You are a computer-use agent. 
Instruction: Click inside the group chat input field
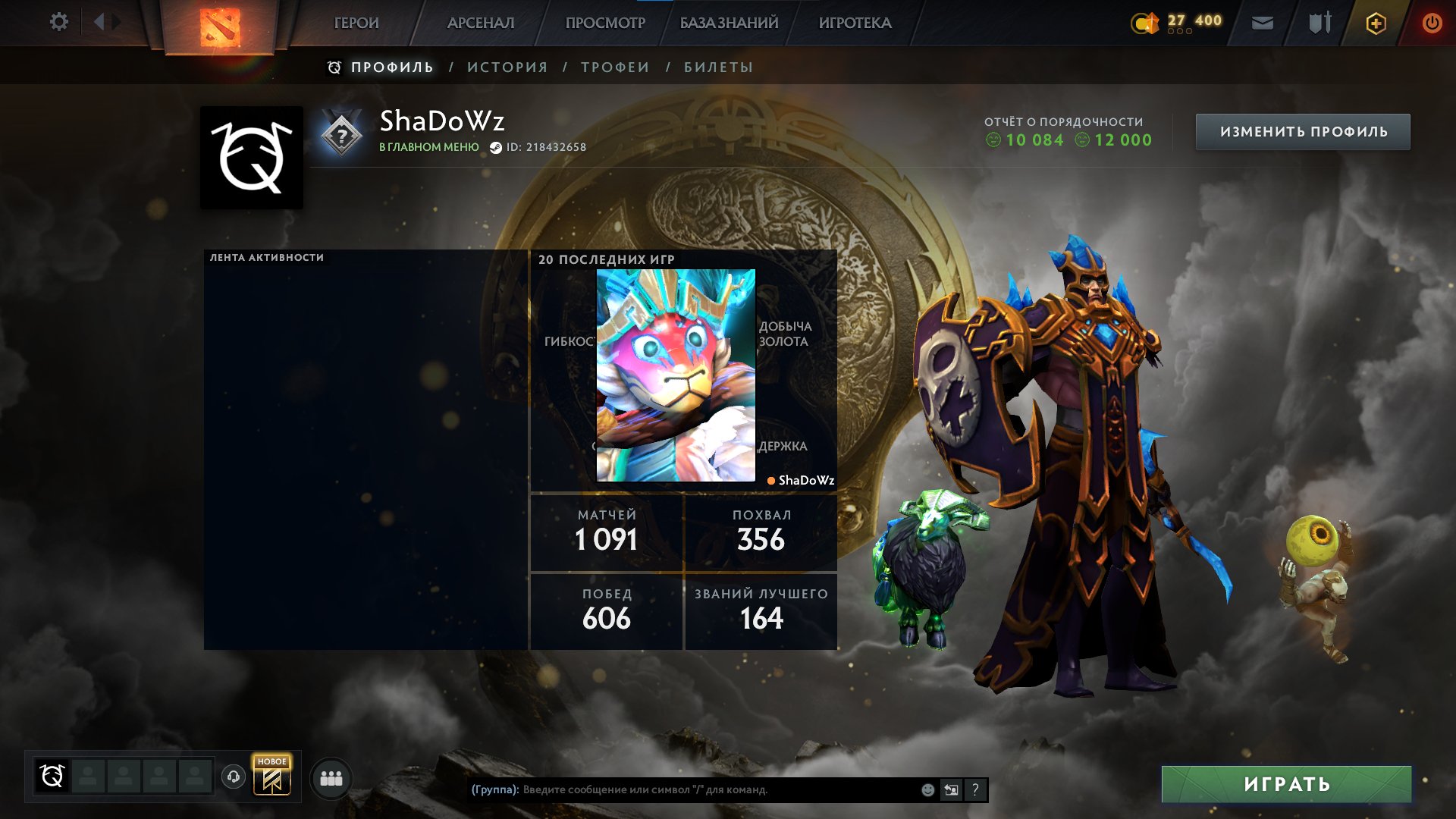682,789
